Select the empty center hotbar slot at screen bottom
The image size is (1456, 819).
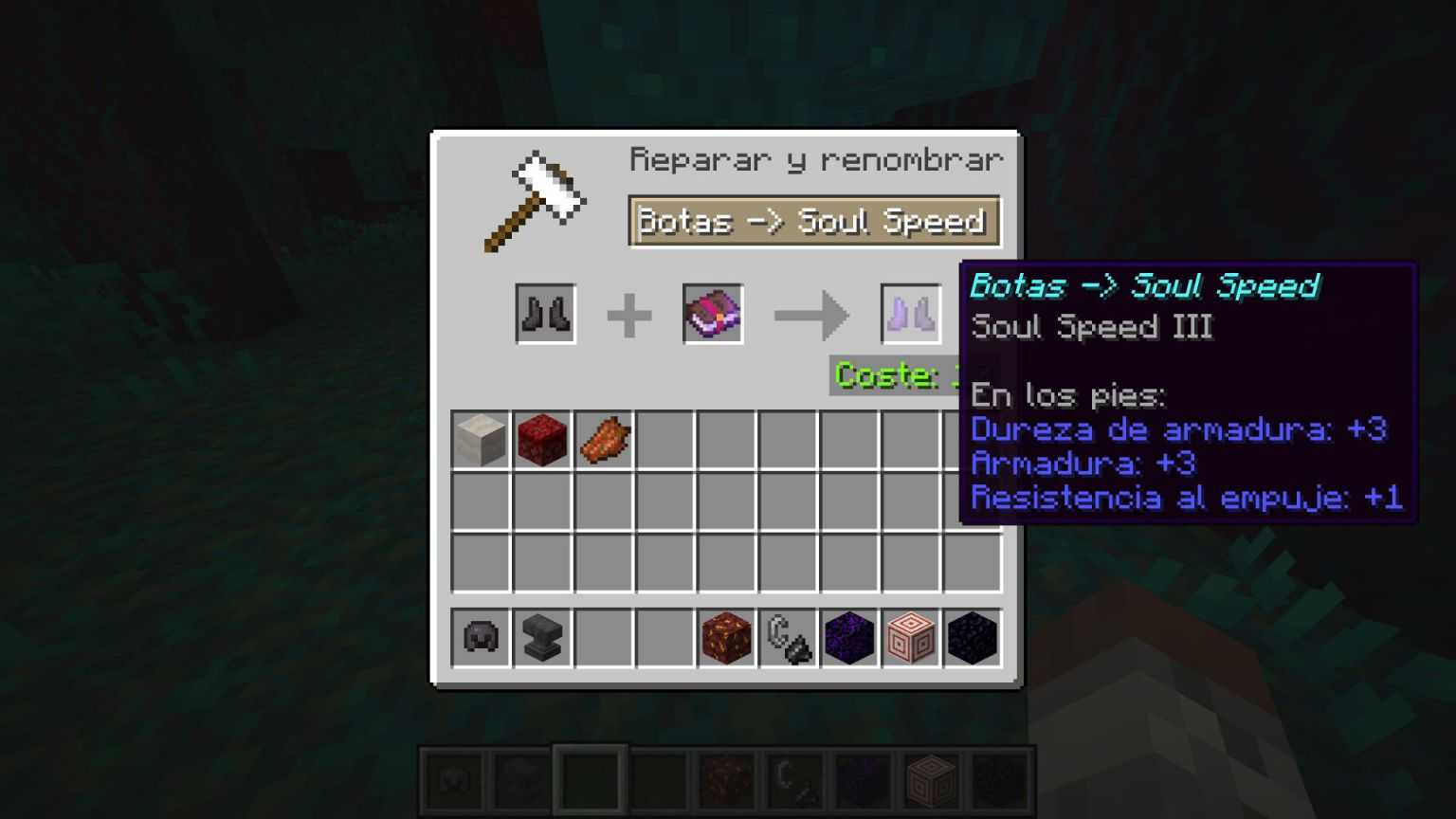point(589,779)
